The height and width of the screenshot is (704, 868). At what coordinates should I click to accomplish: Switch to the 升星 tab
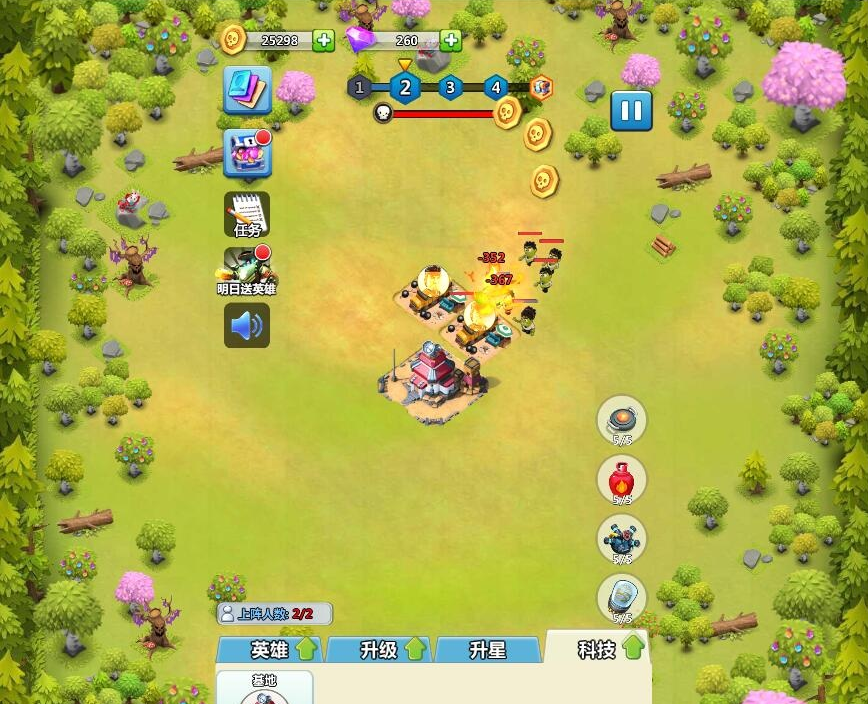(x=488, y=650)
